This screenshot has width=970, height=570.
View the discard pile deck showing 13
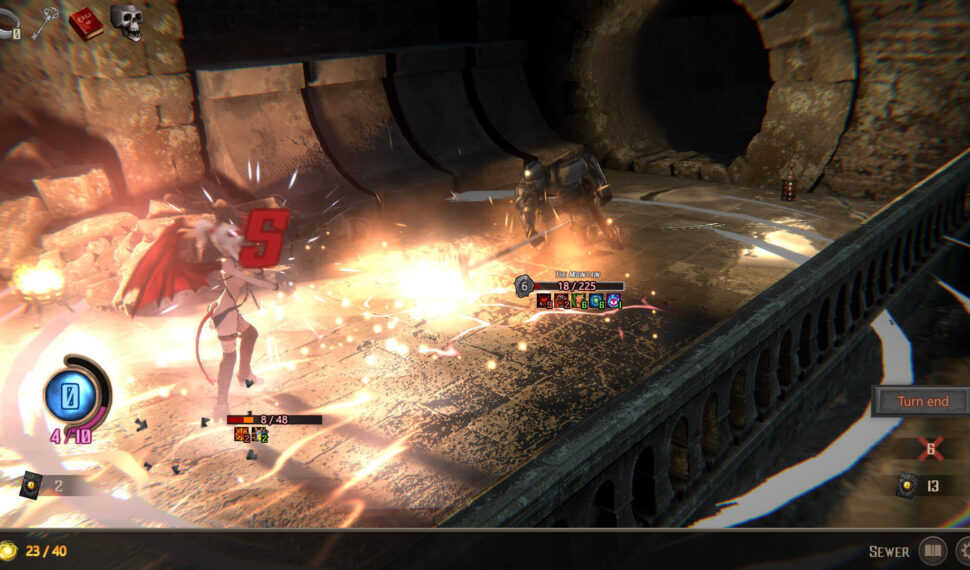(906, 485)
